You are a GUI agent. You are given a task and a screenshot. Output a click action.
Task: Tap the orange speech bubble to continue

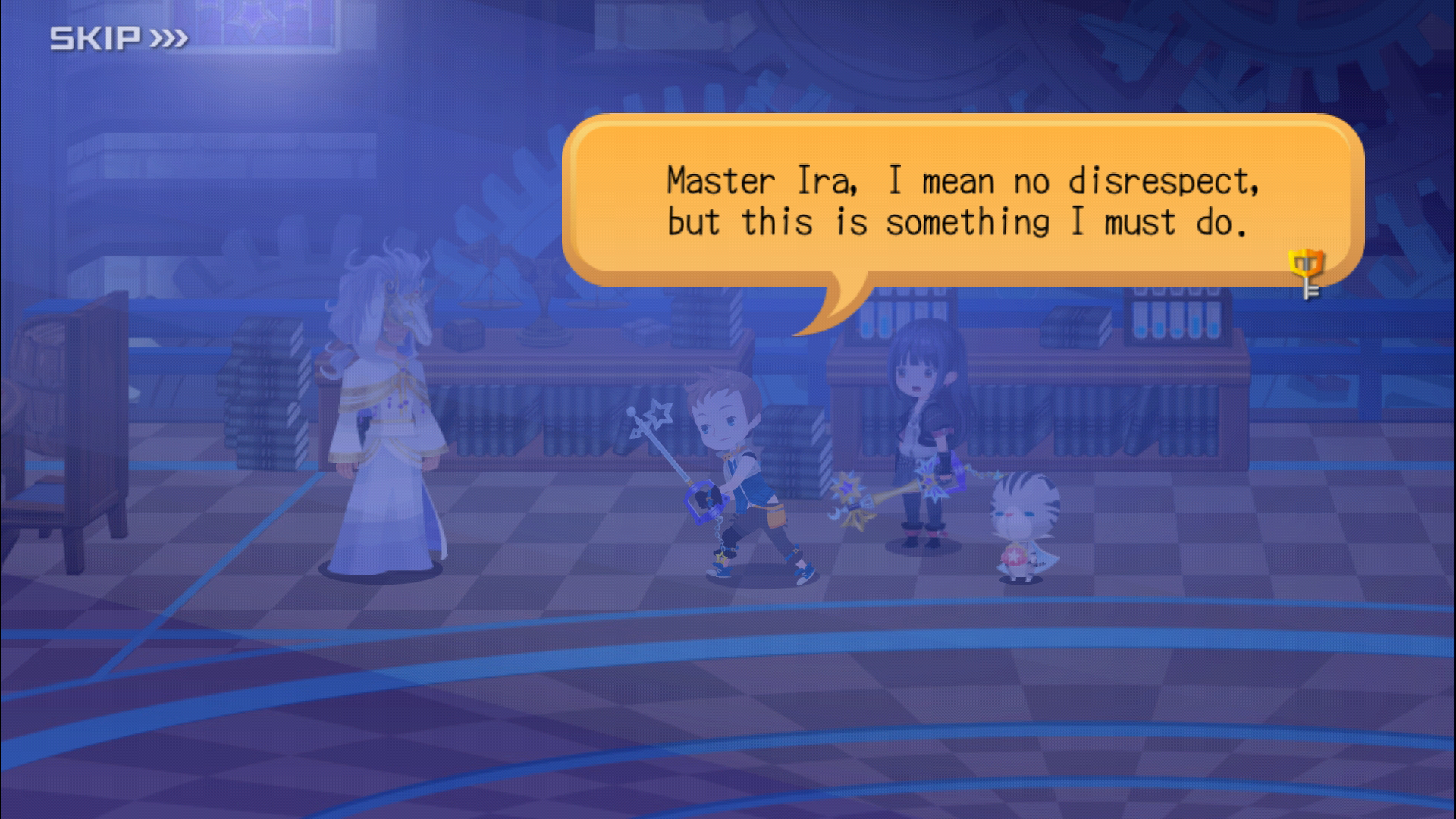pyautogui.click(x=962, y=202)
